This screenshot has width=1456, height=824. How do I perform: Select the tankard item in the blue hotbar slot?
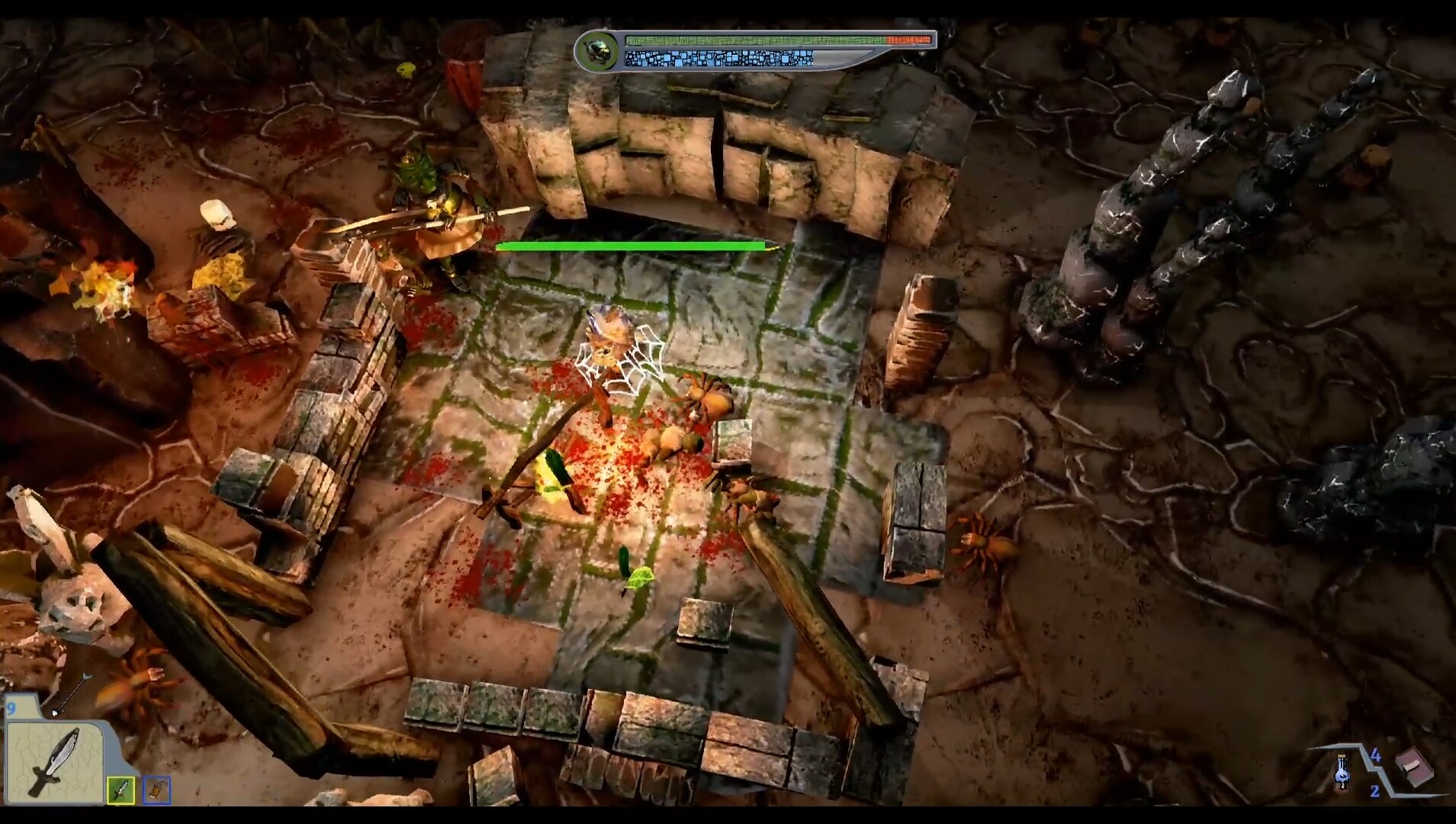point(157,790)
